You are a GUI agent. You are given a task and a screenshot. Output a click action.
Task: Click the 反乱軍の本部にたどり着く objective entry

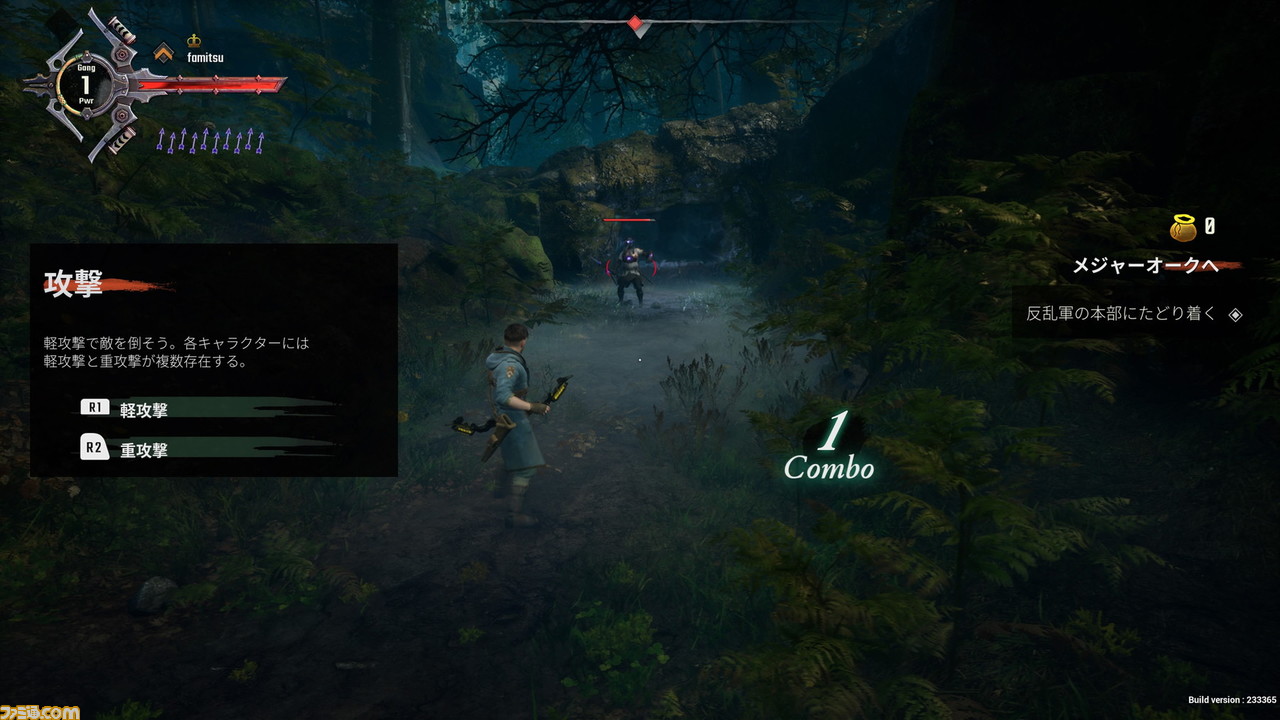(x=1121, y=313)
